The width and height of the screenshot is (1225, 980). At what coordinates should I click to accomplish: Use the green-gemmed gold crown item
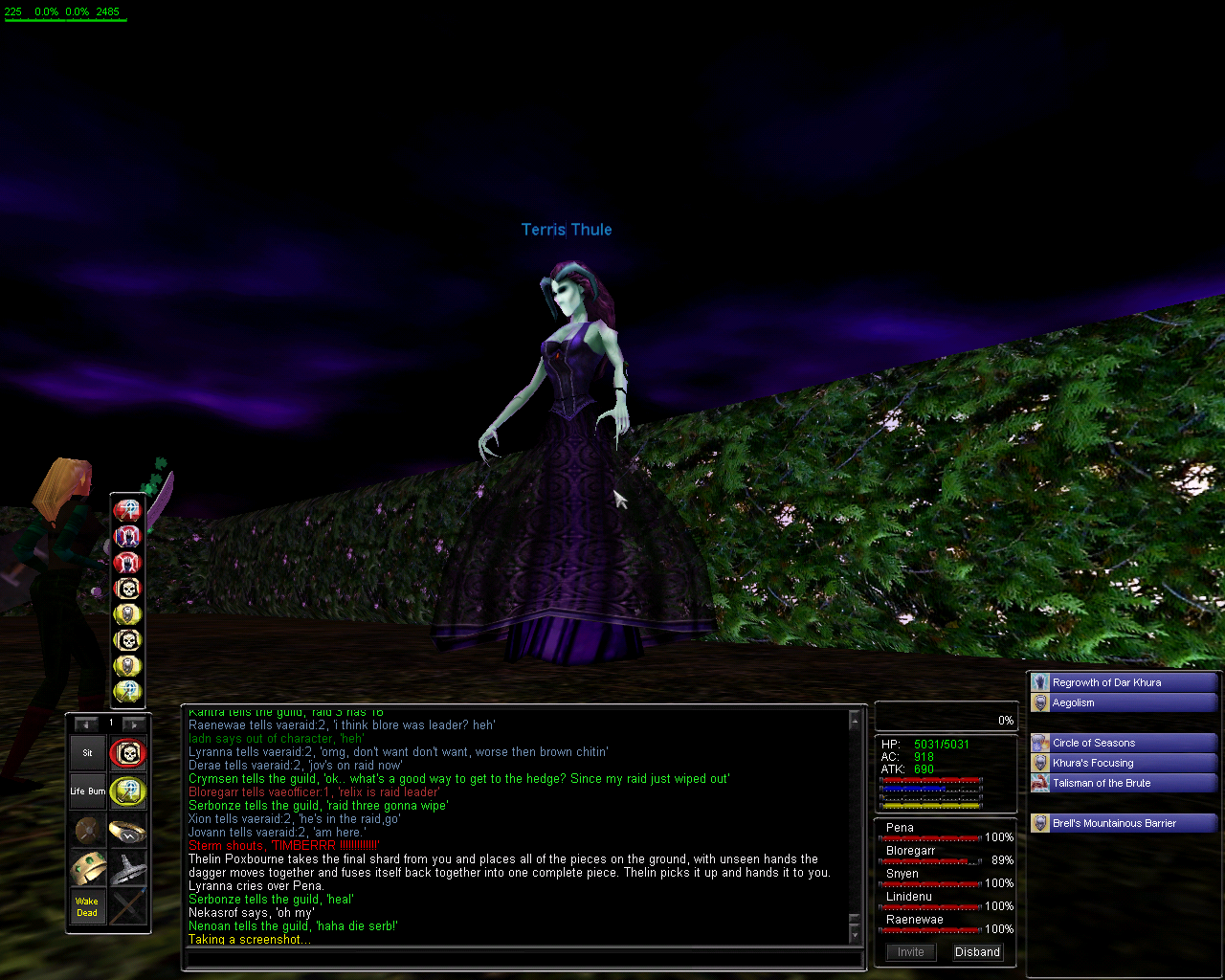pos(87,869)
